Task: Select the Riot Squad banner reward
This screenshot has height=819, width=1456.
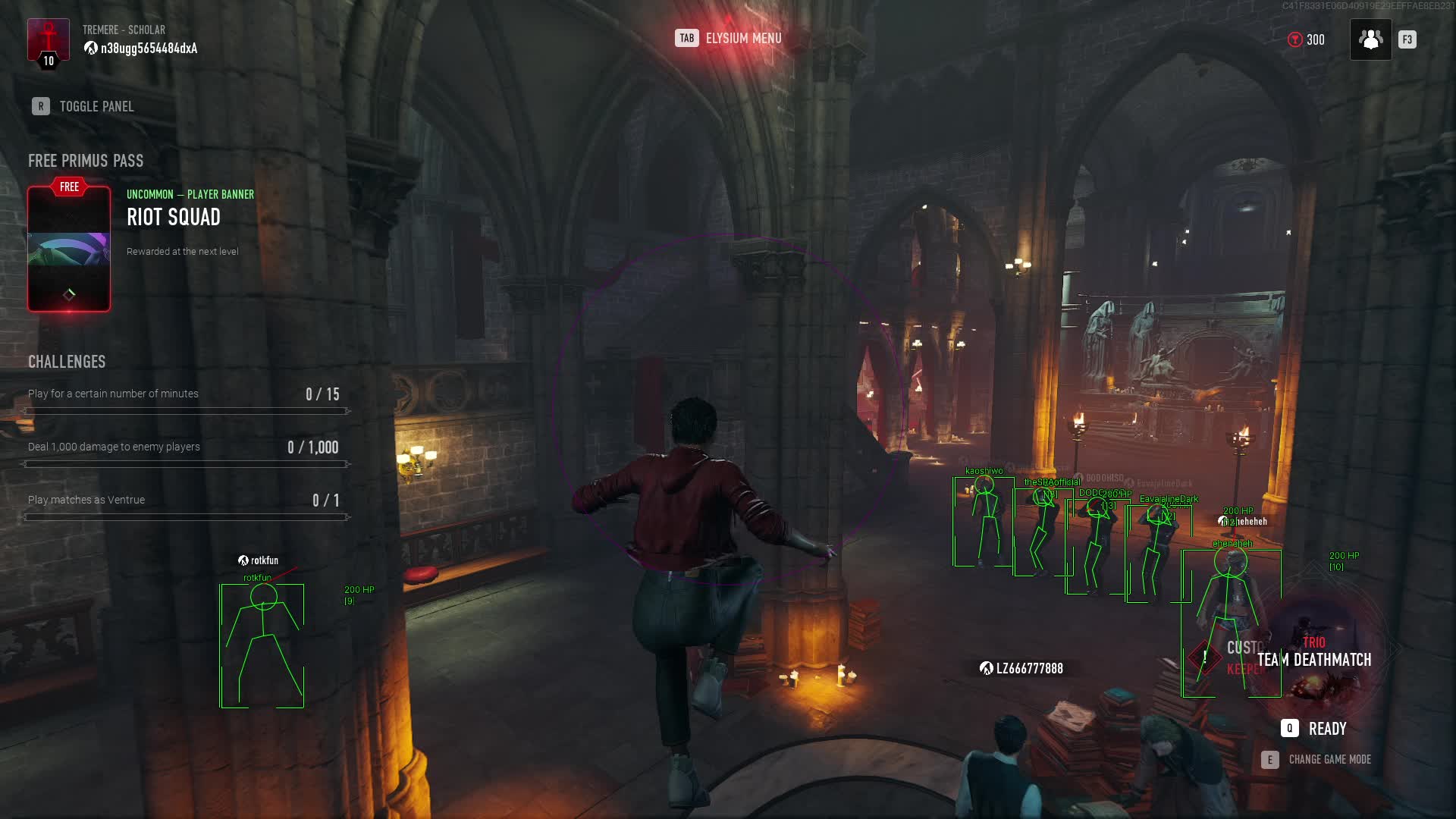Action: [x=69, y=249]
